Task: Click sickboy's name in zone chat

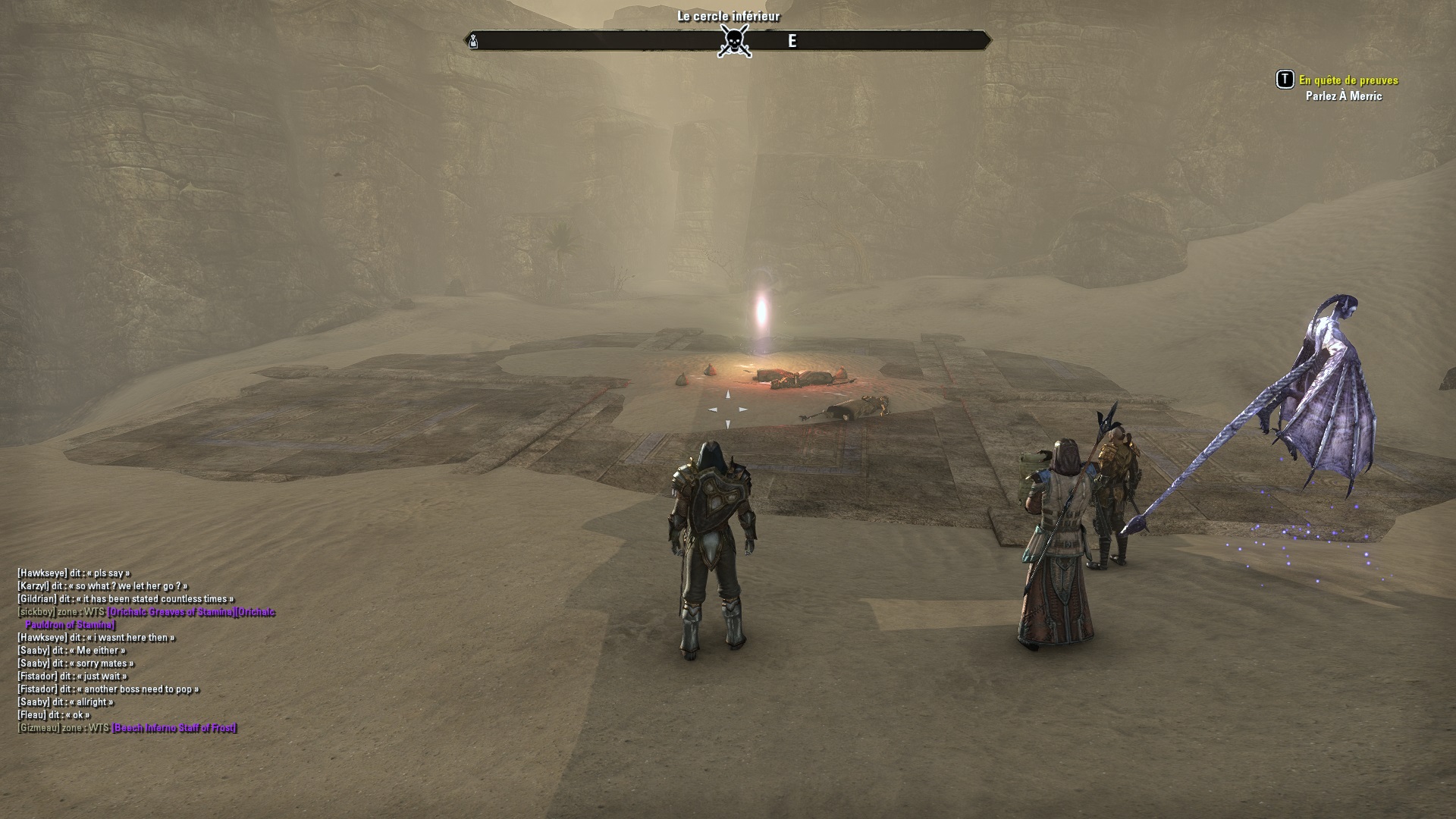Action: coord(36,612)
